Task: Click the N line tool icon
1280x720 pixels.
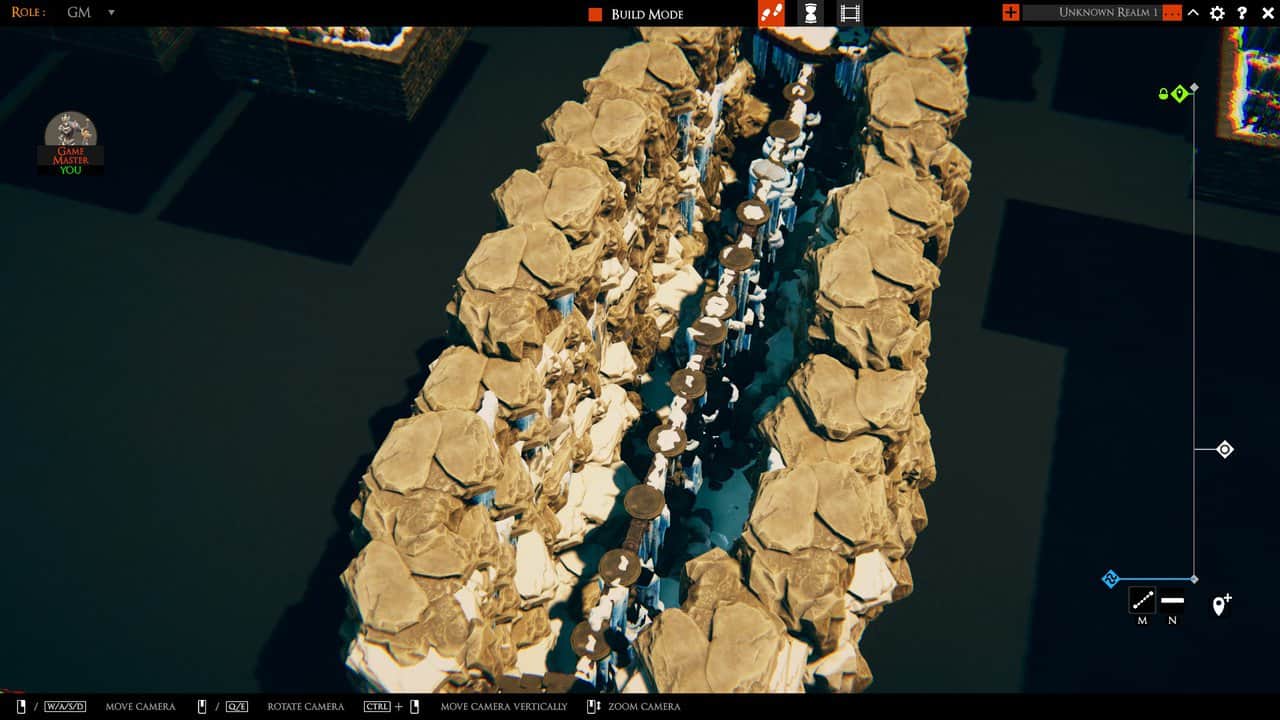Action: tap(1172, 602)
